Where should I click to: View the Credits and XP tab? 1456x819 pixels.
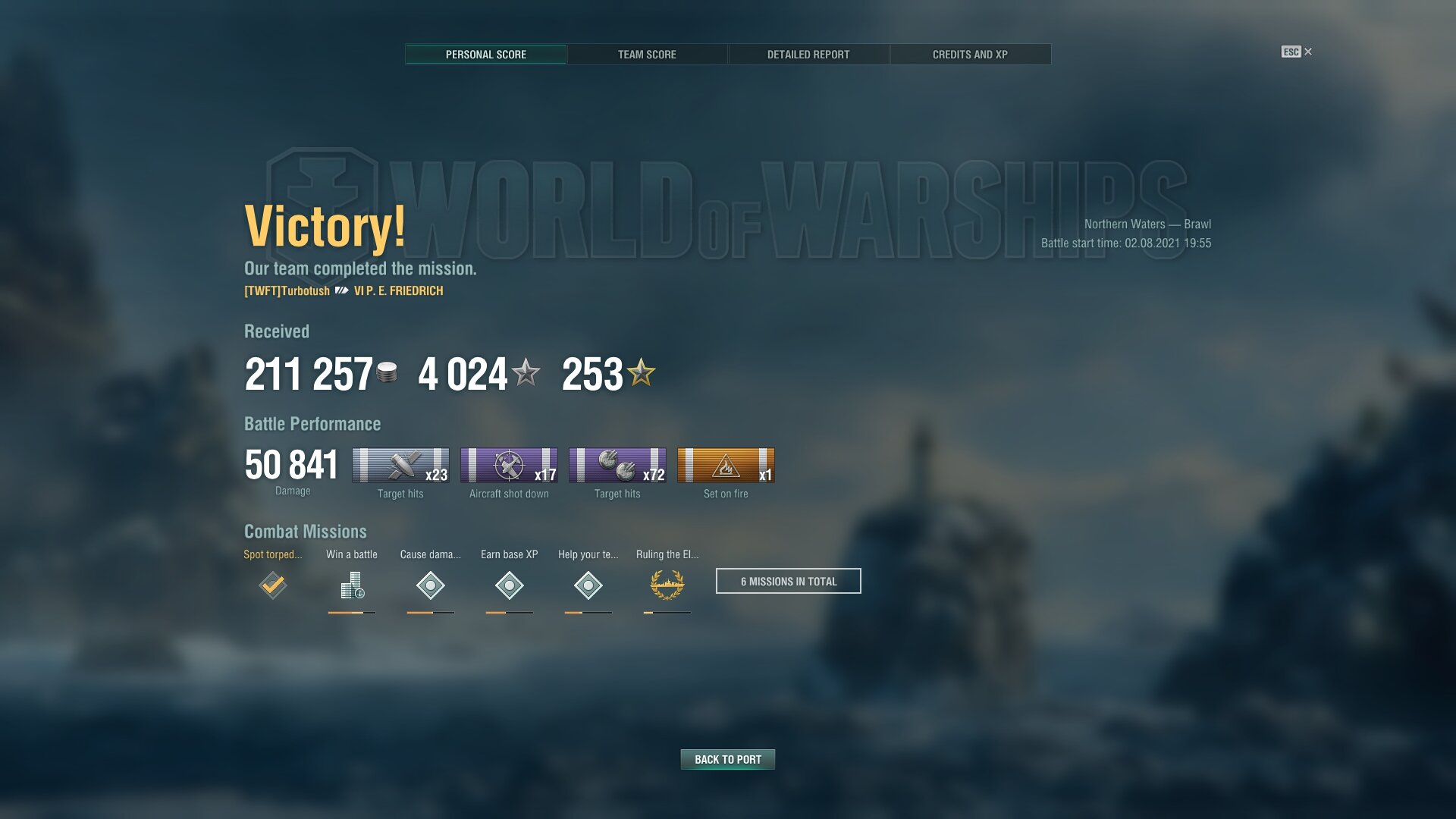(x=970, y=55)
